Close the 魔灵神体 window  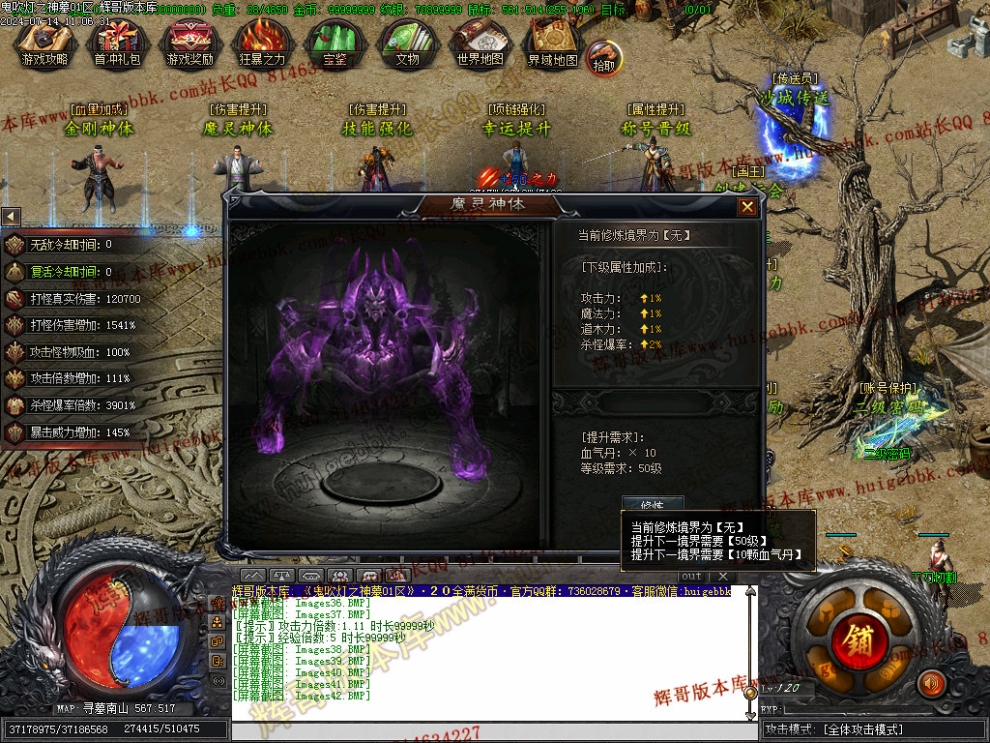coord(747,207)
